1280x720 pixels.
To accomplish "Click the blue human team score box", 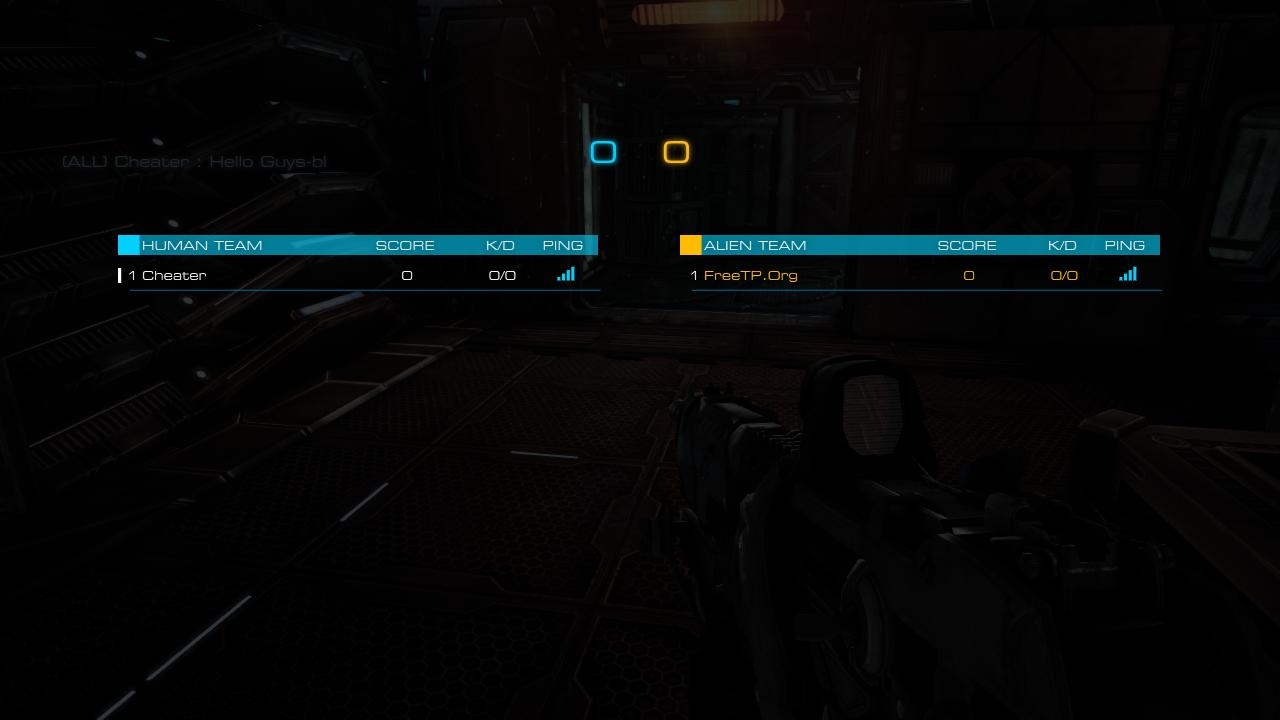I will click(x=603, y=152).
